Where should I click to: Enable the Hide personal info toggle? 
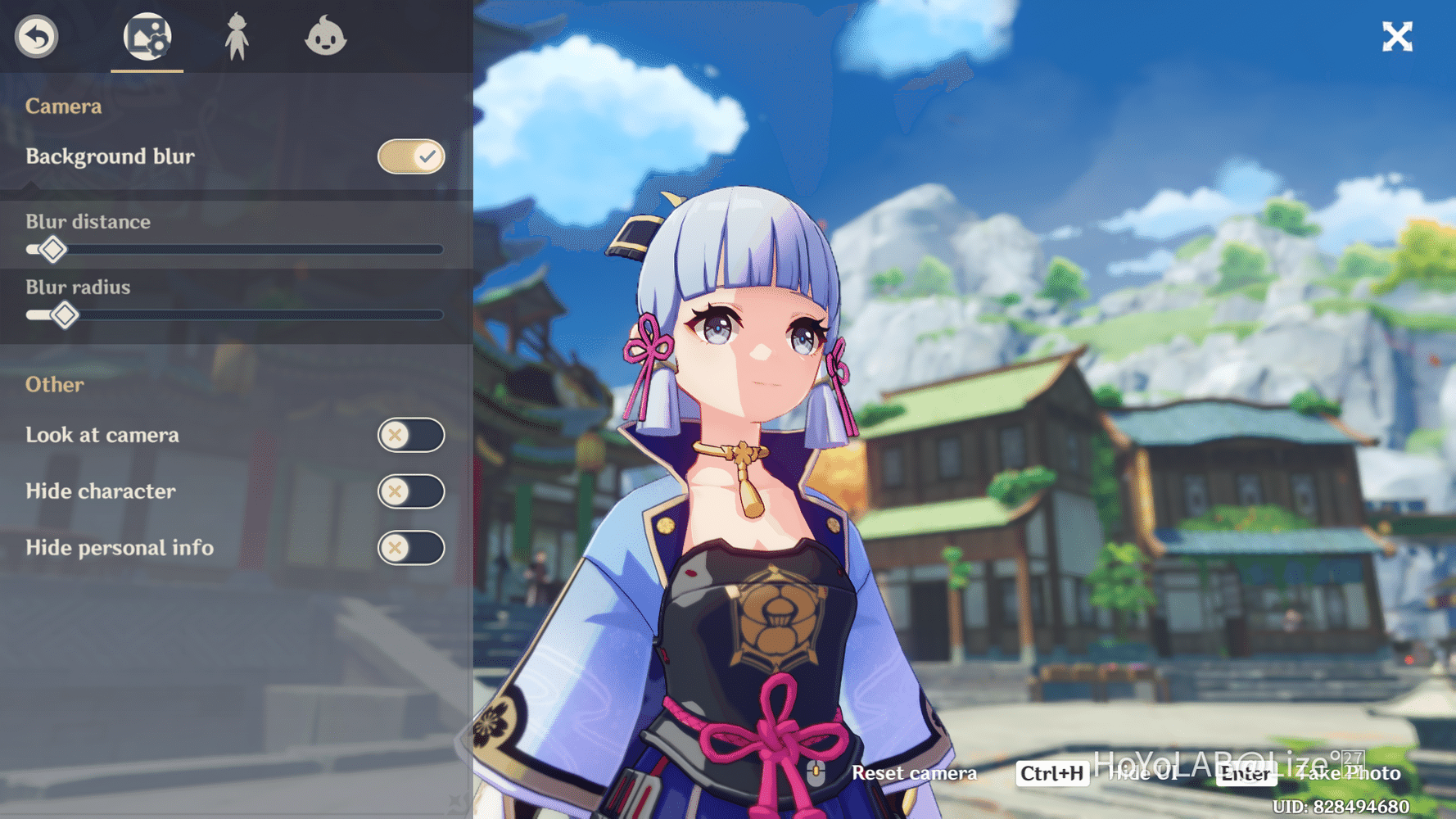411,548
